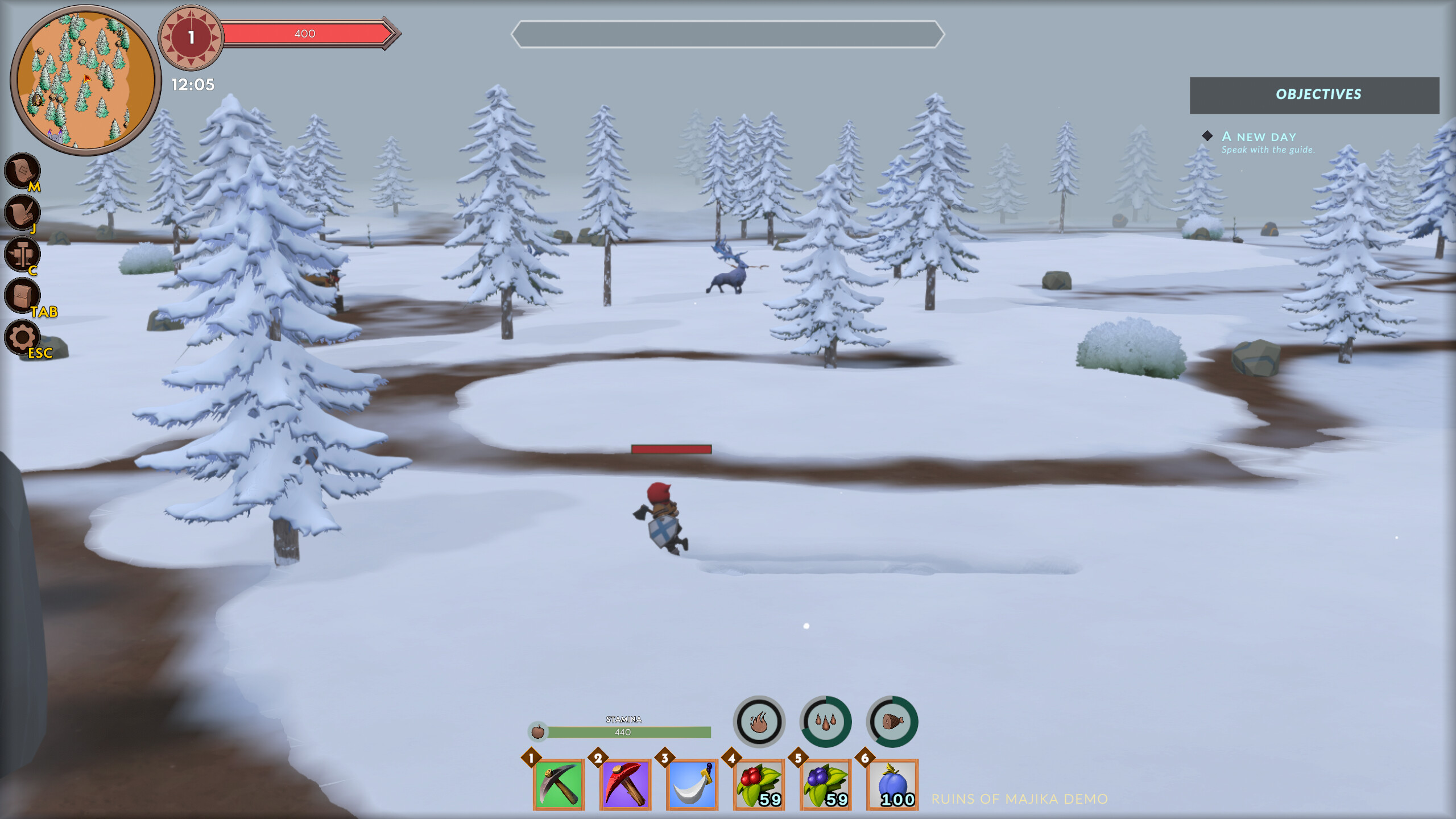Click the thirst droplets status ring
1456x819 pixels.
pos(826,721)
